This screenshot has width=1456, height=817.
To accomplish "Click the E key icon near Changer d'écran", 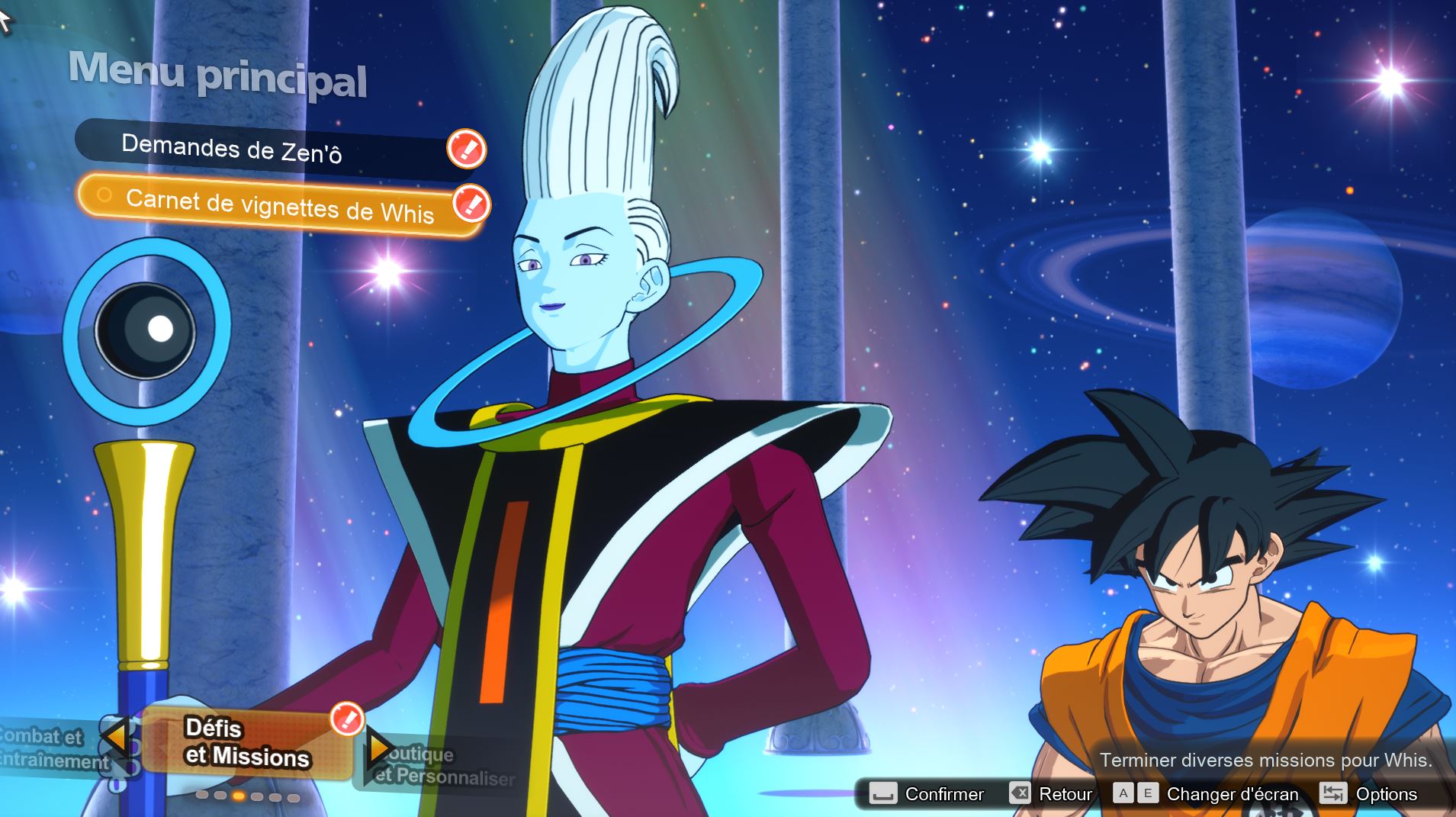I will (x=1147, y=793).
